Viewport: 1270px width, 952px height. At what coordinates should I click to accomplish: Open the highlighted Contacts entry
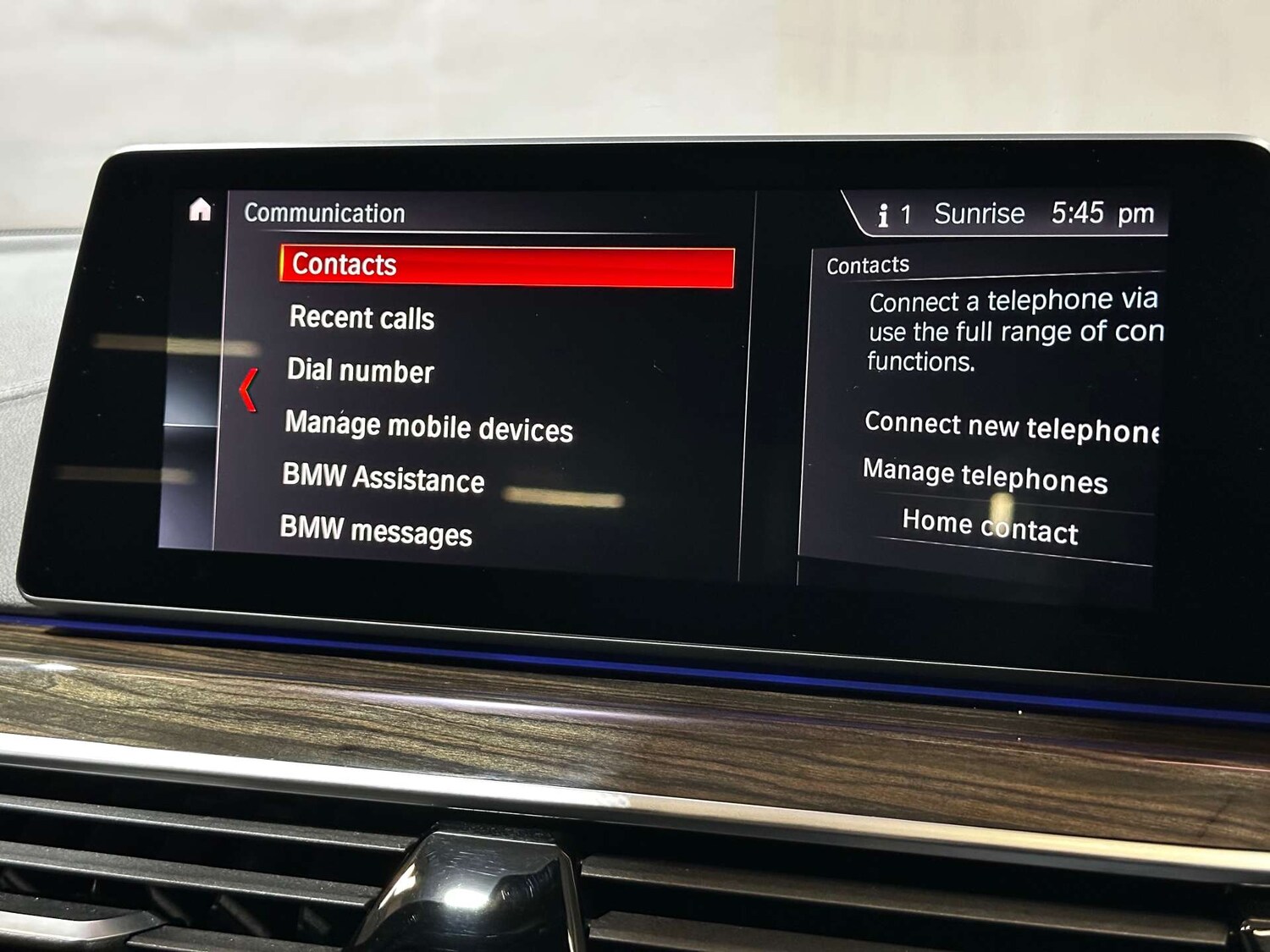(343, 264)
